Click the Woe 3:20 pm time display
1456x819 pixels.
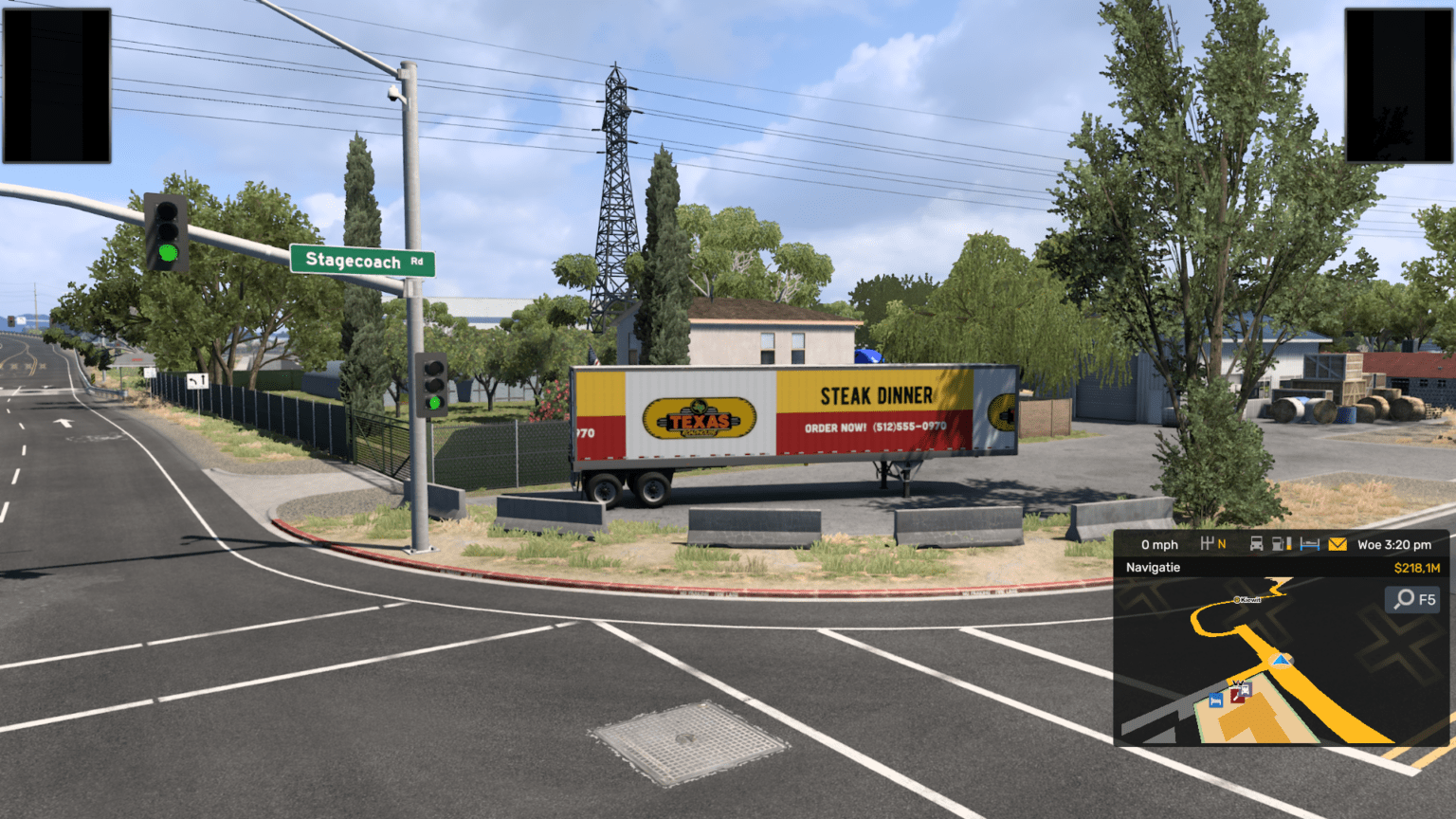pyautogui.click(x=1393, y=544)
